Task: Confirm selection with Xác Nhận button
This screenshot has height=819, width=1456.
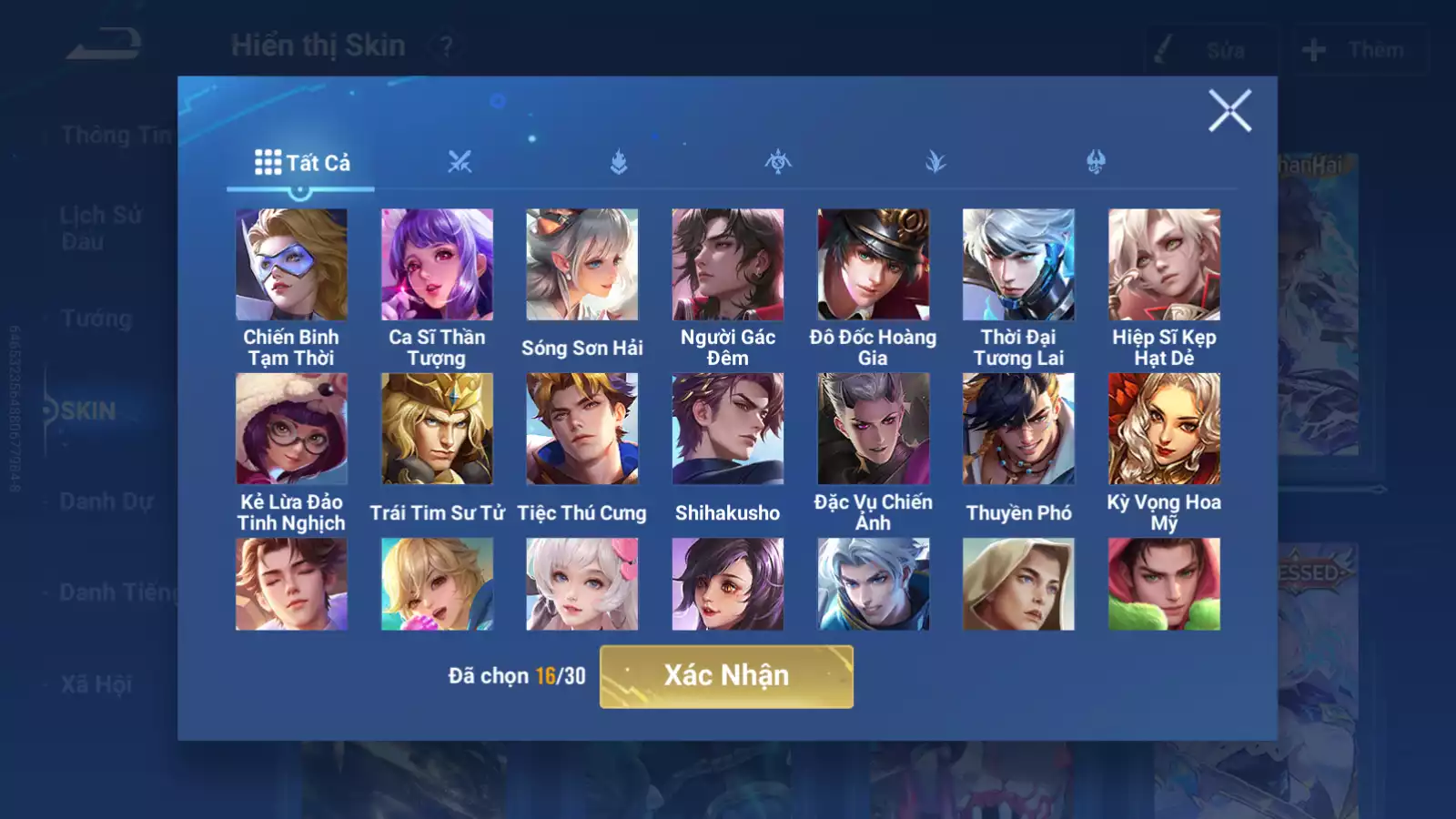Action: click(726, 676)
